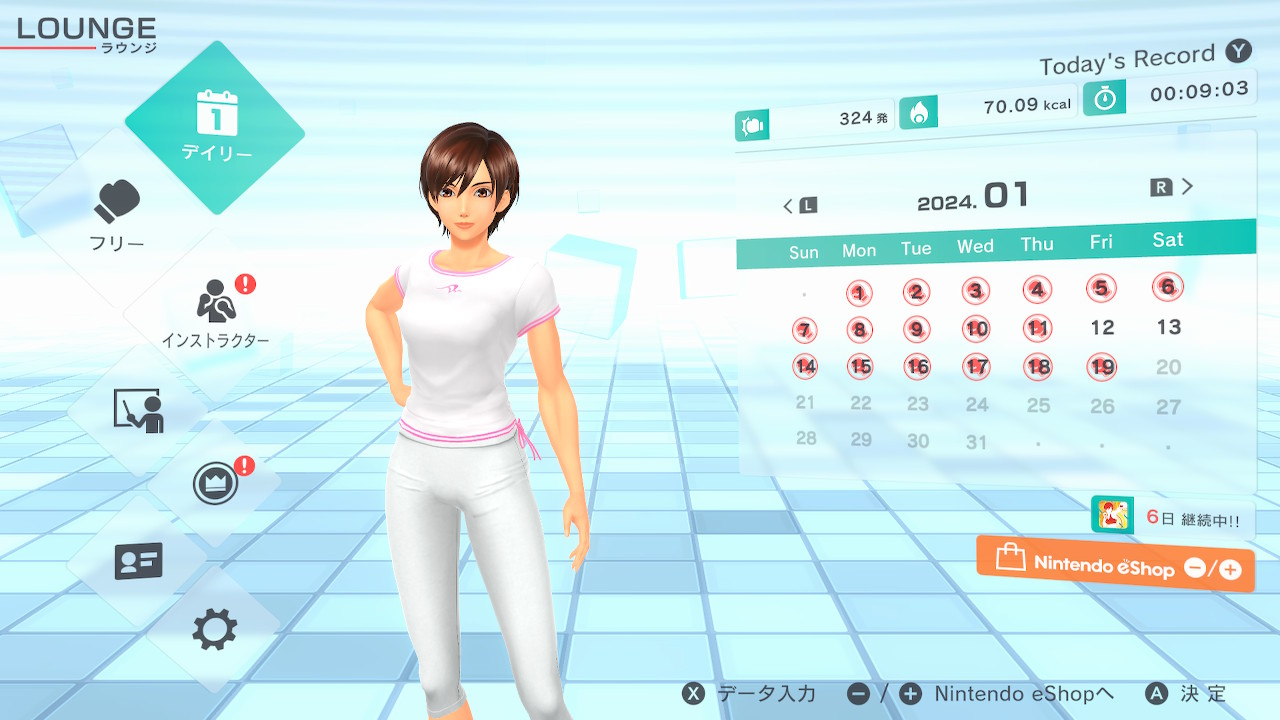Go to the previous calendar month
Screen dimensions: 1280x720
pyautogui.click(x=799, y=206)
